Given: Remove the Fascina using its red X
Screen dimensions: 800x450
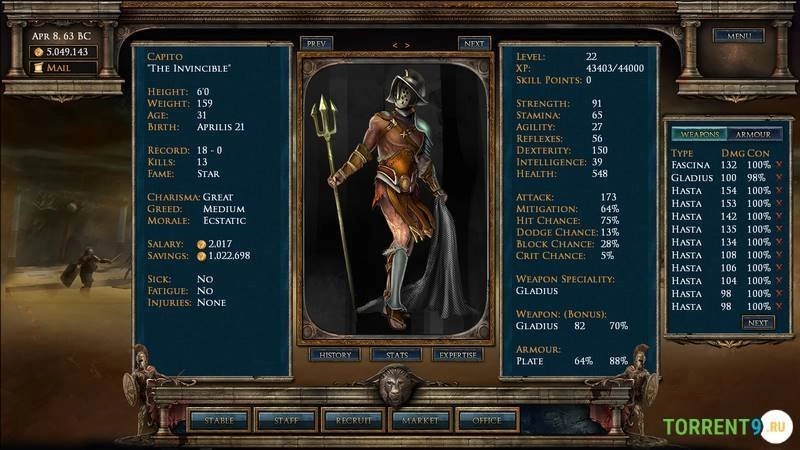Looking at the screenshot, I should coord(779,164).
